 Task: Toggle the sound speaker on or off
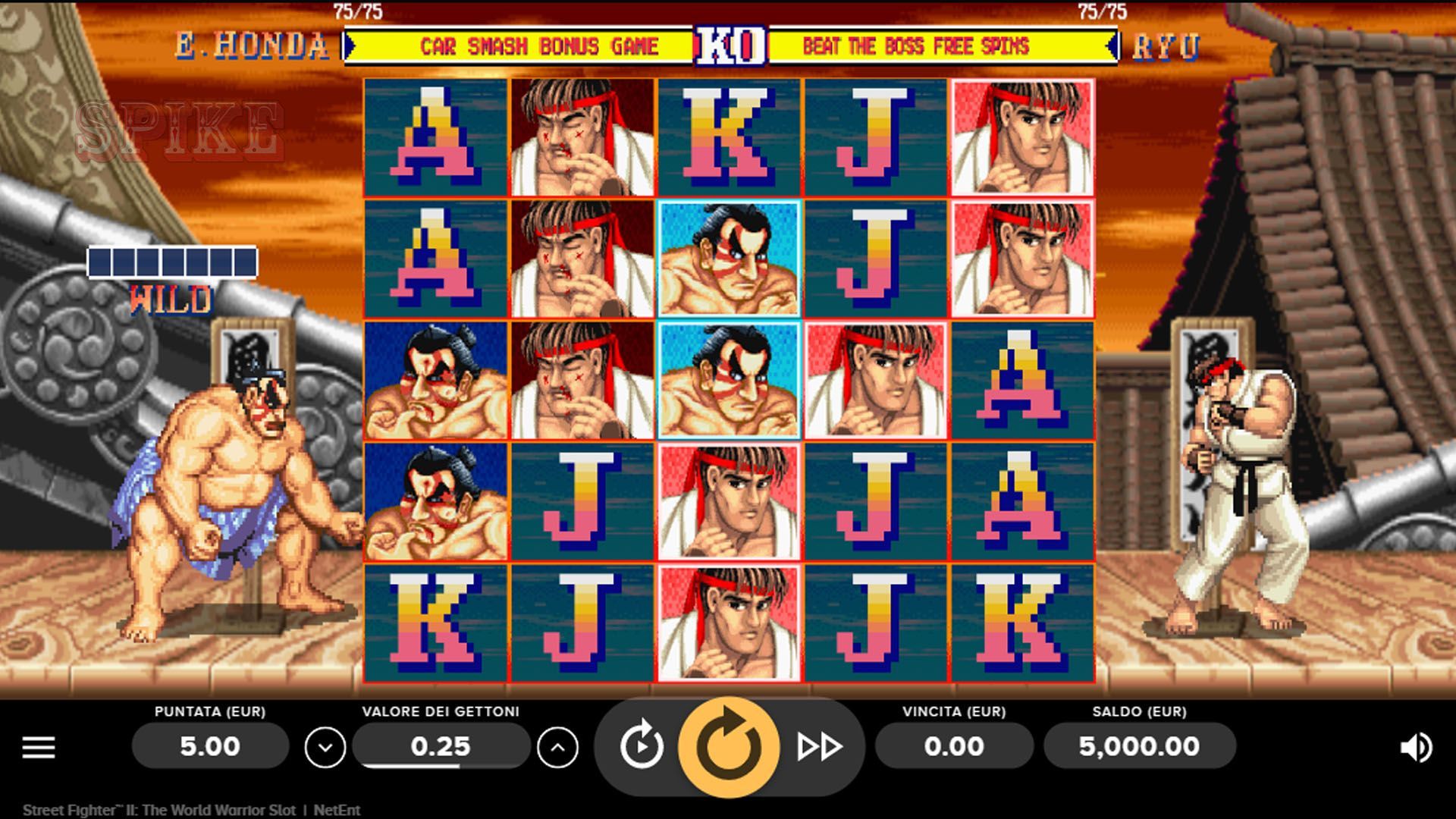[1415, 746]
